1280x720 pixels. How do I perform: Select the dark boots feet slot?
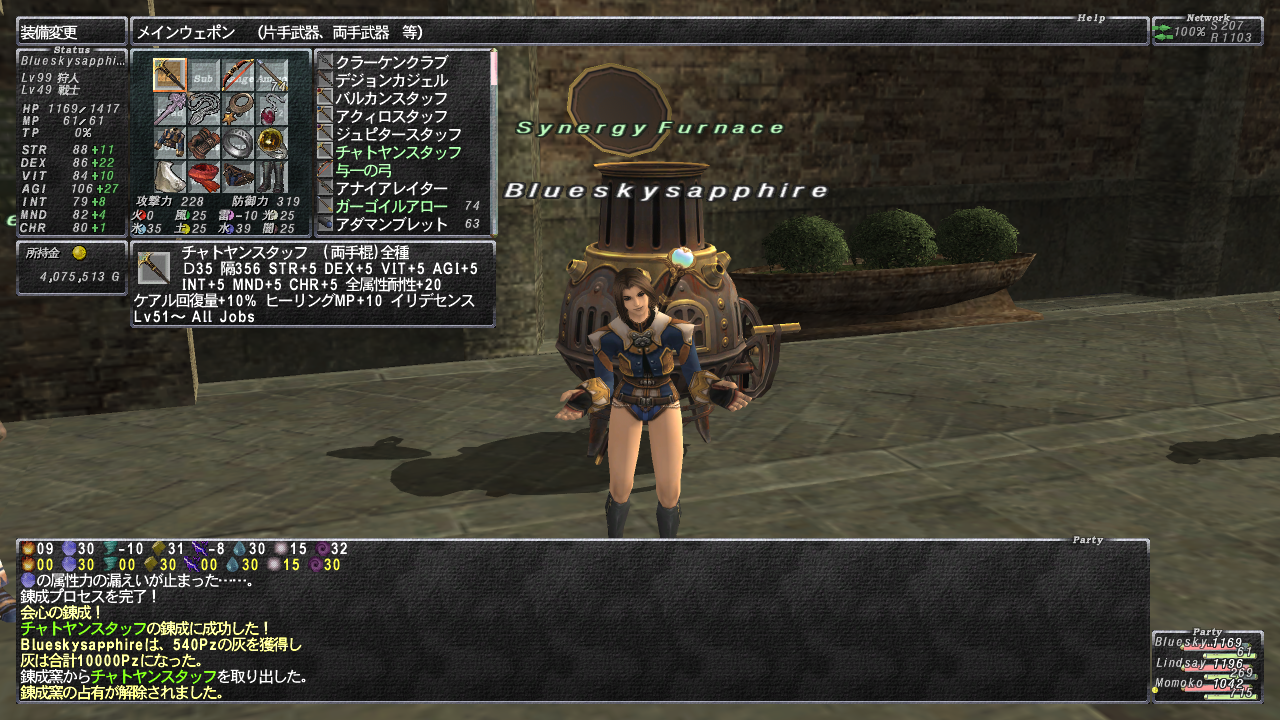[271, 176]
